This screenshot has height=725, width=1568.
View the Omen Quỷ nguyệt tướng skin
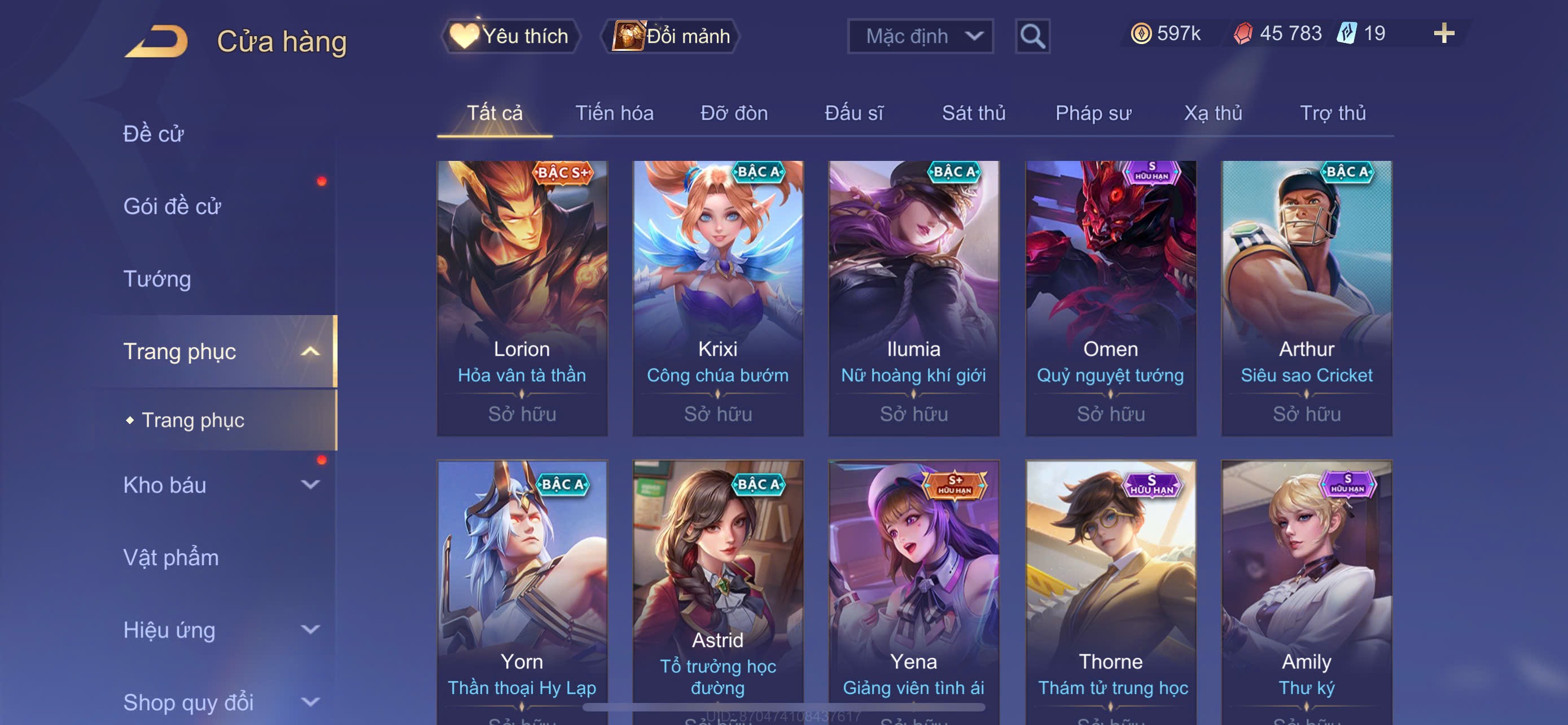[x=1110, y=298]
